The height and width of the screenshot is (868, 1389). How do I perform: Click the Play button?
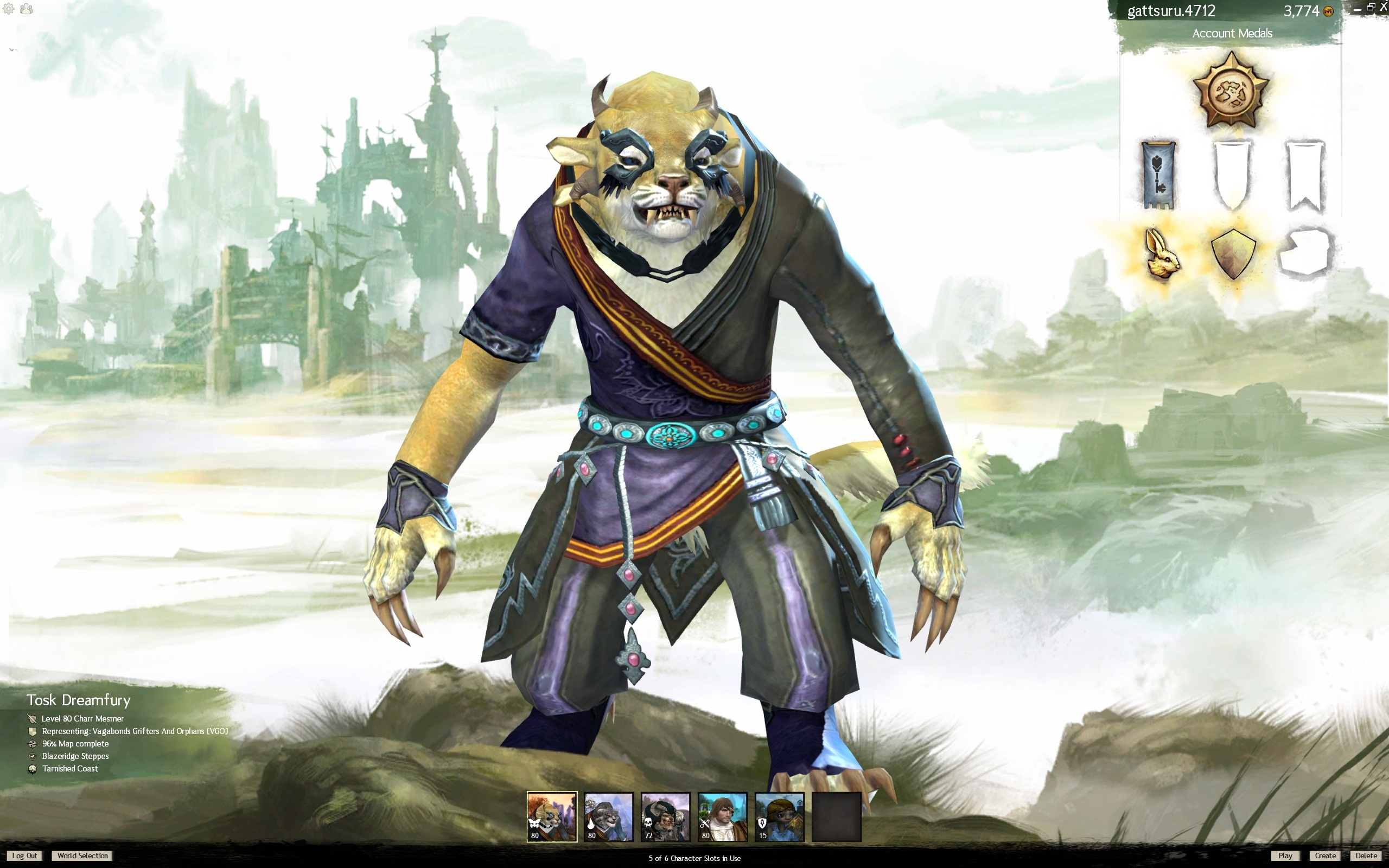point(1284,856)
